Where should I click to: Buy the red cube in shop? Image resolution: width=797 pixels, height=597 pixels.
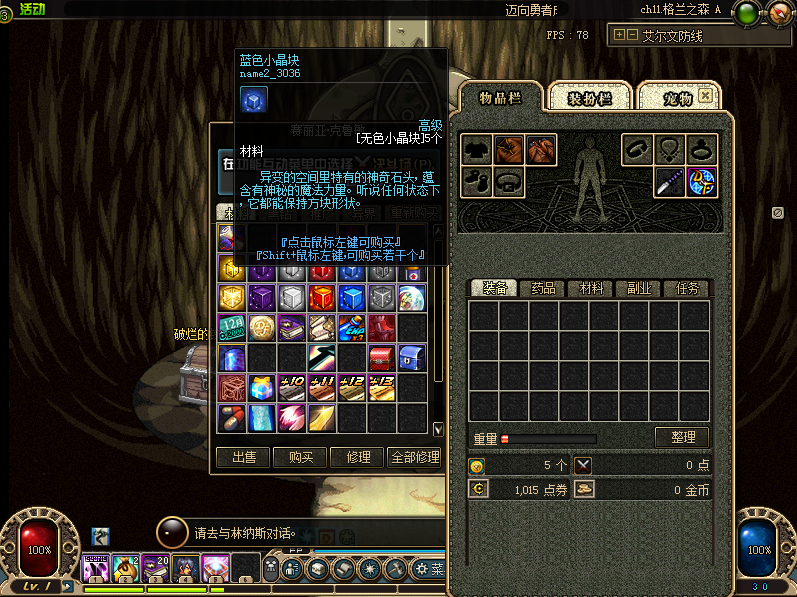pos(321,298)
